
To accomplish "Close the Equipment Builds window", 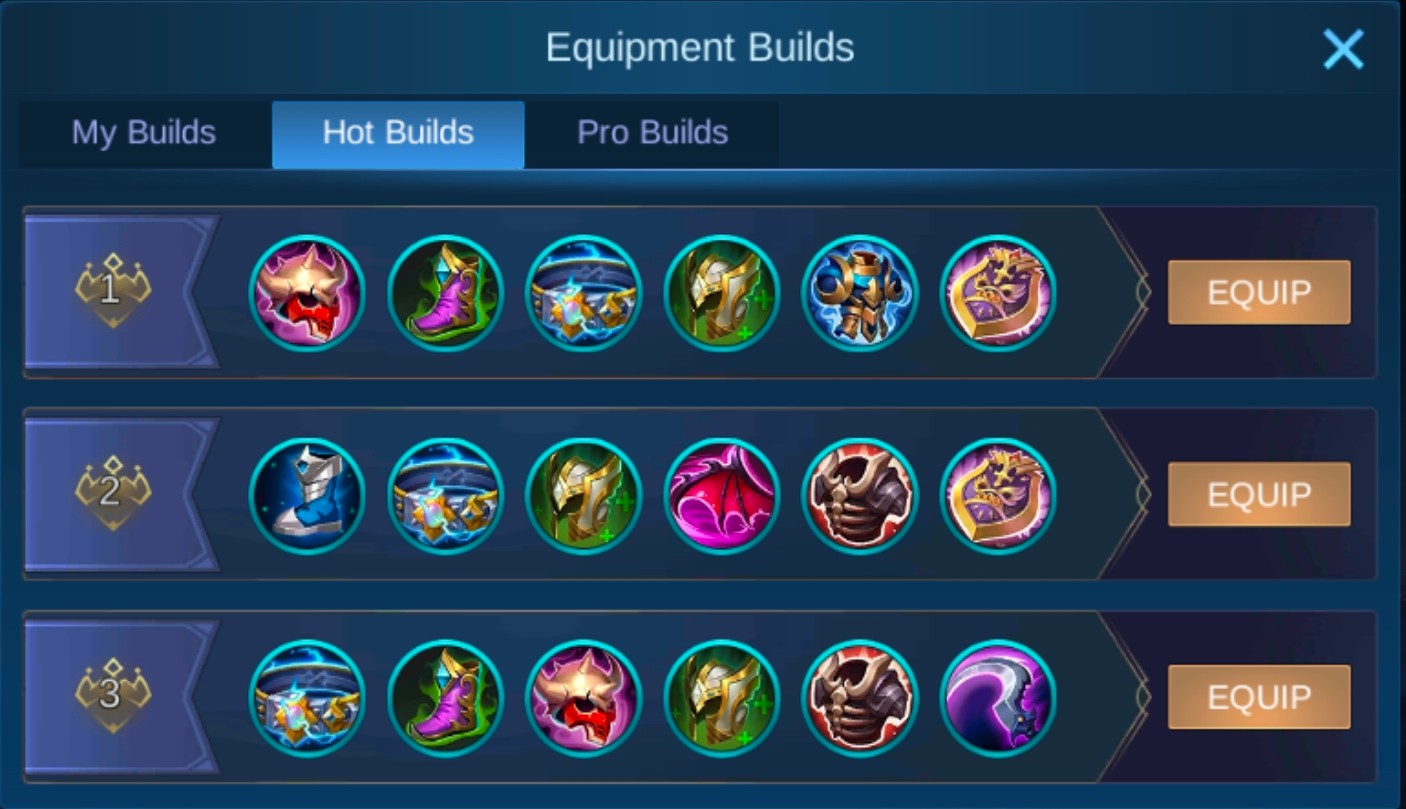I will click(x=1342, y=48).
